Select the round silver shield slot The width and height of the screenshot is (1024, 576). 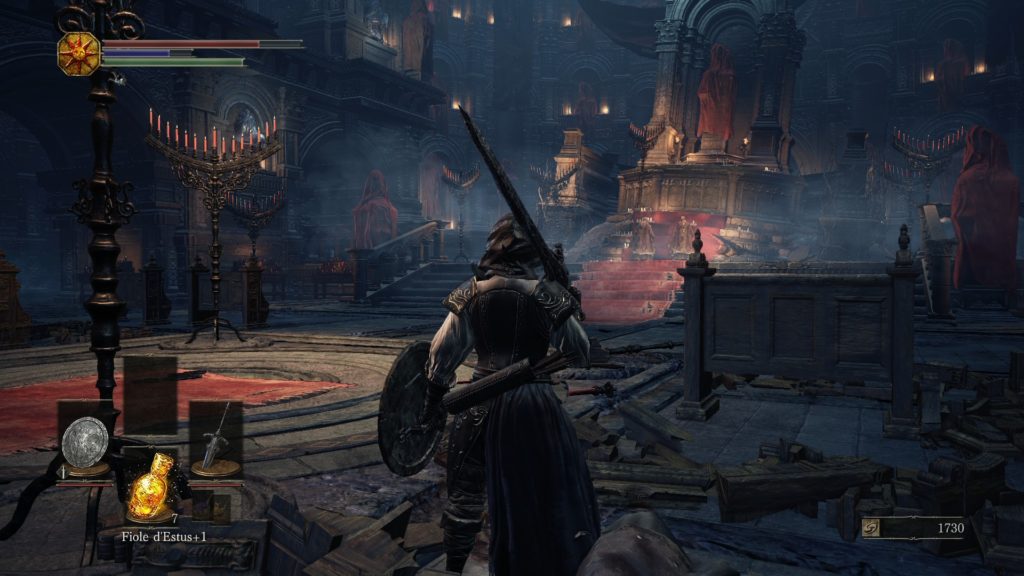pos(85,441)
